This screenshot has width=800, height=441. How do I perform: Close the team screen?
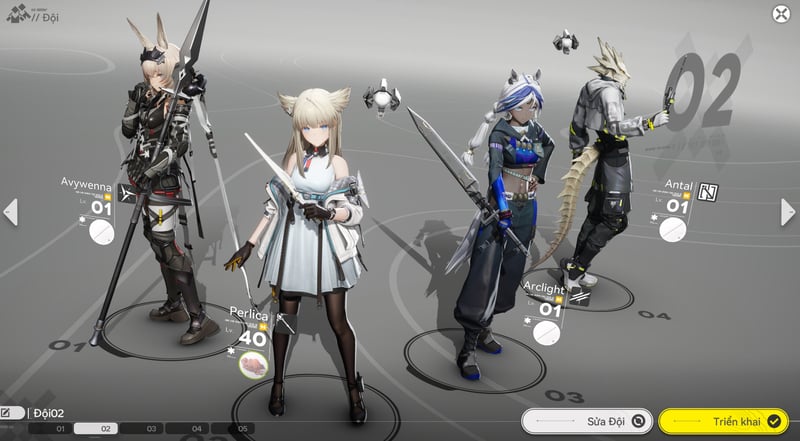point(780,14)
